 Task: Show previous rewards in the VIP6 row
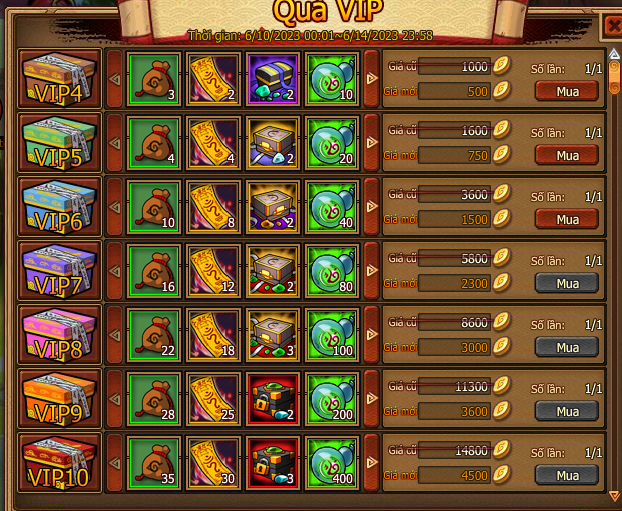[x=113, y=206]
